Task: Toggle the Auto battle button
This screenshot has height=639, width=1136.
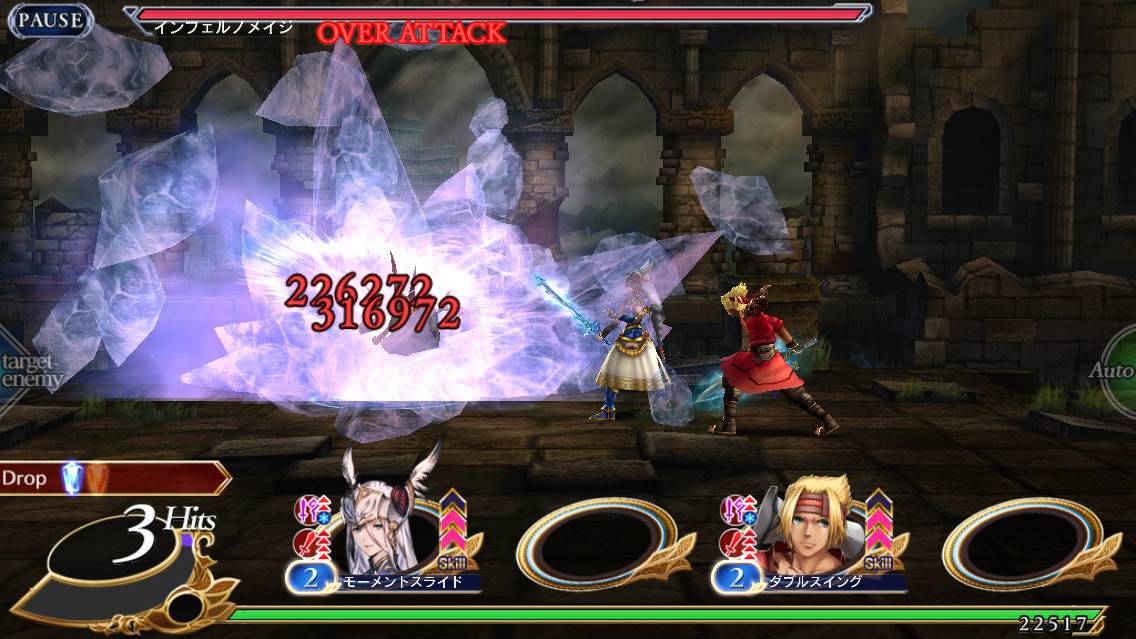Action: 1116,370
